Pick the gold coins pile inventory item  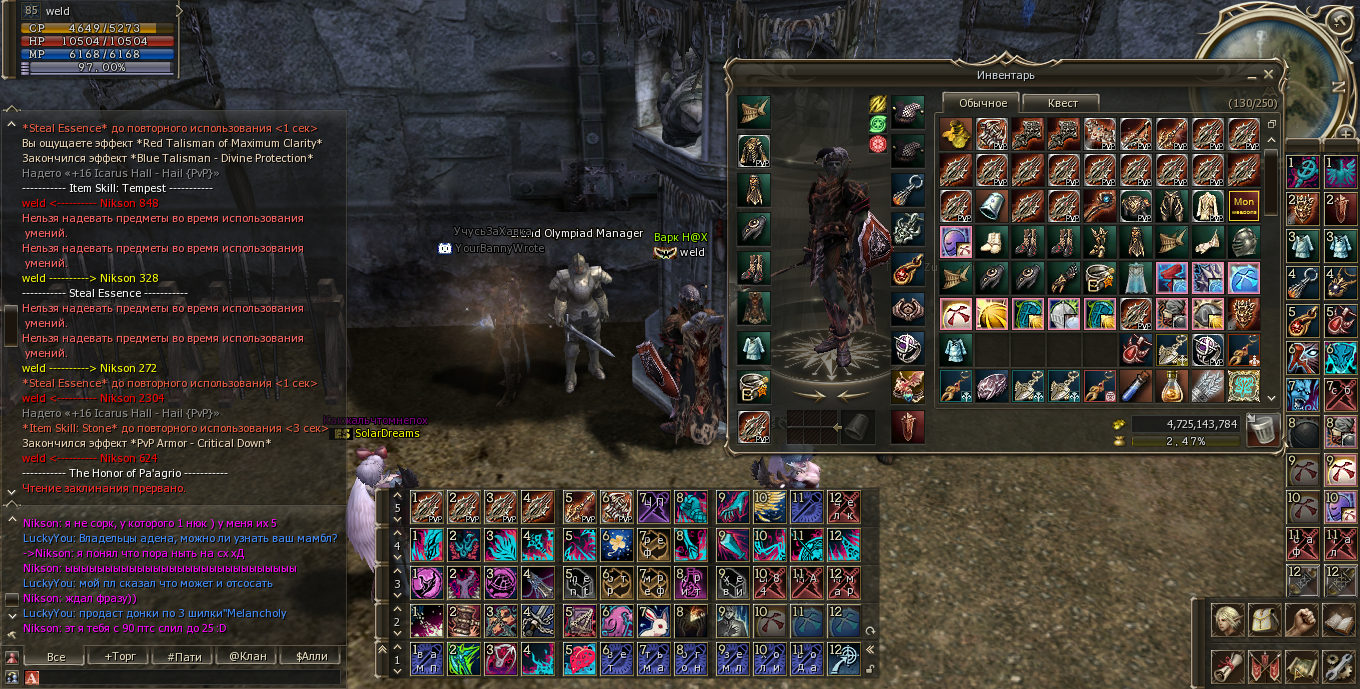pyautogui.click(x=956, y=133)
